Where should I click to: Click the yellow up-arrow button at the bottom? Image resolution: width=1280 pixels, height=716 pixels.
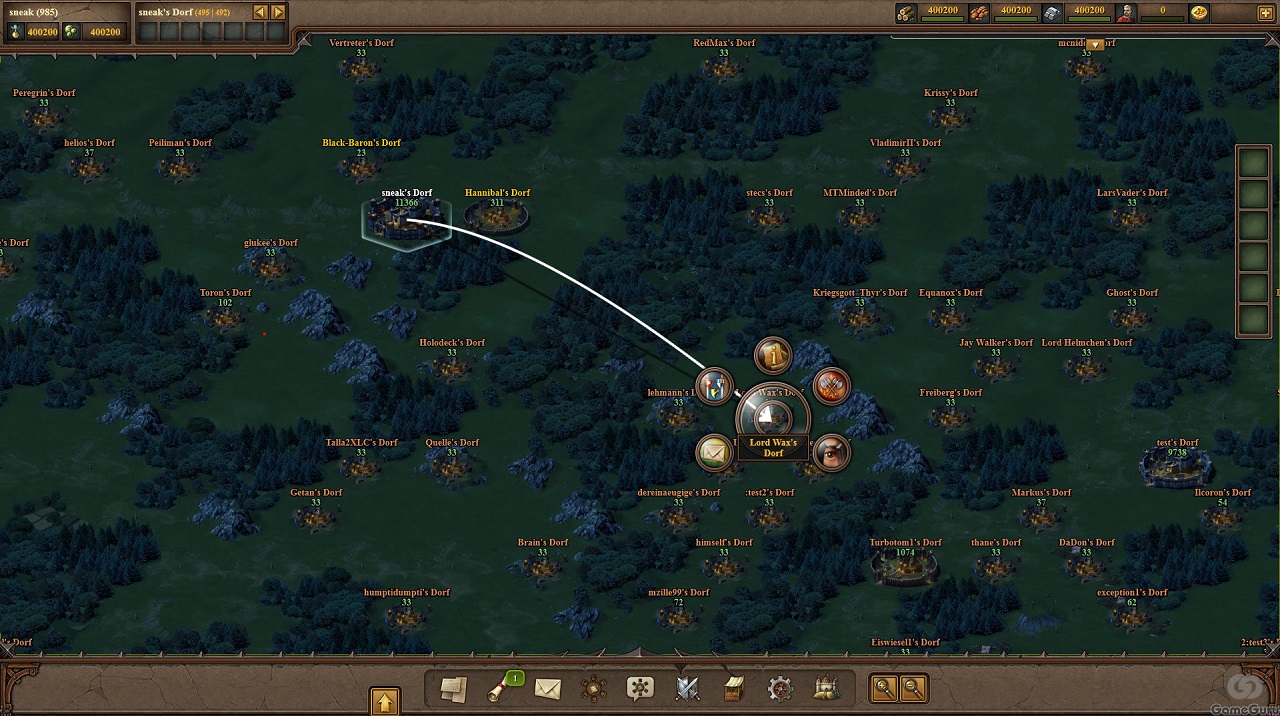(x=385, y=700)
